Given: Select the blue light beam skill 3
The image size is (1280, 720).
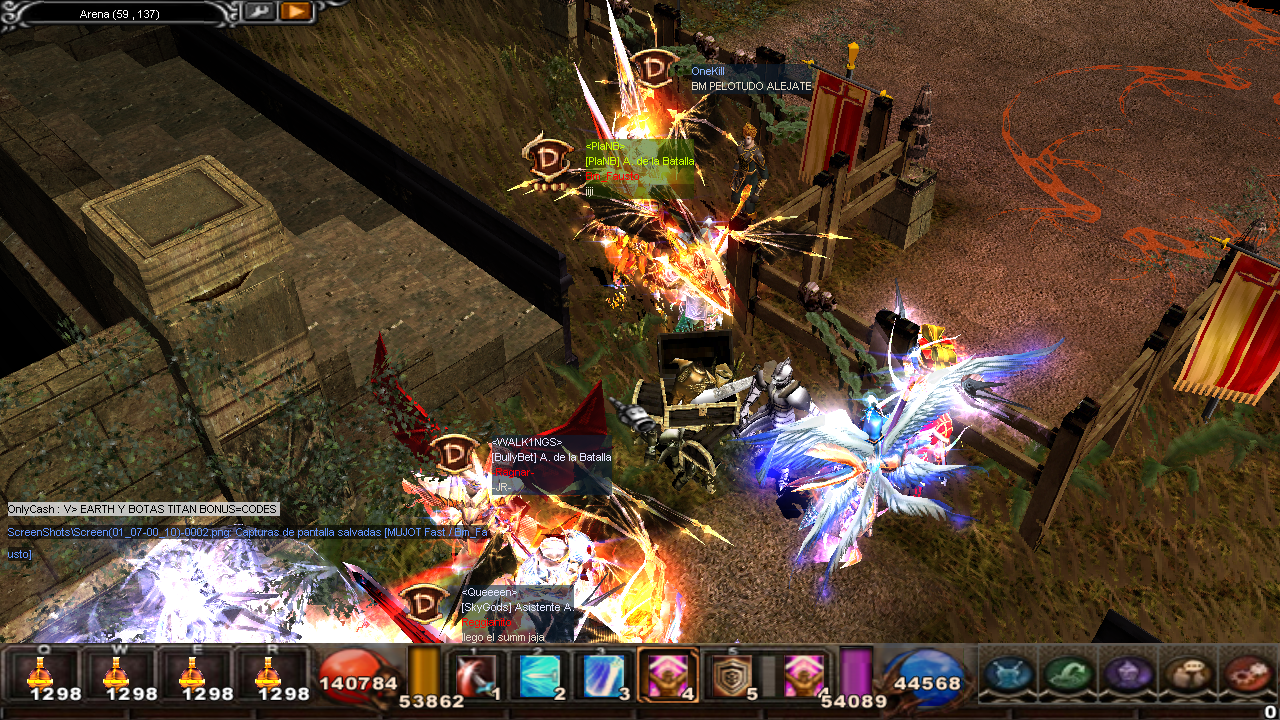Looking at the screenshot, I should pyautogui.click(x=604, y=676).
